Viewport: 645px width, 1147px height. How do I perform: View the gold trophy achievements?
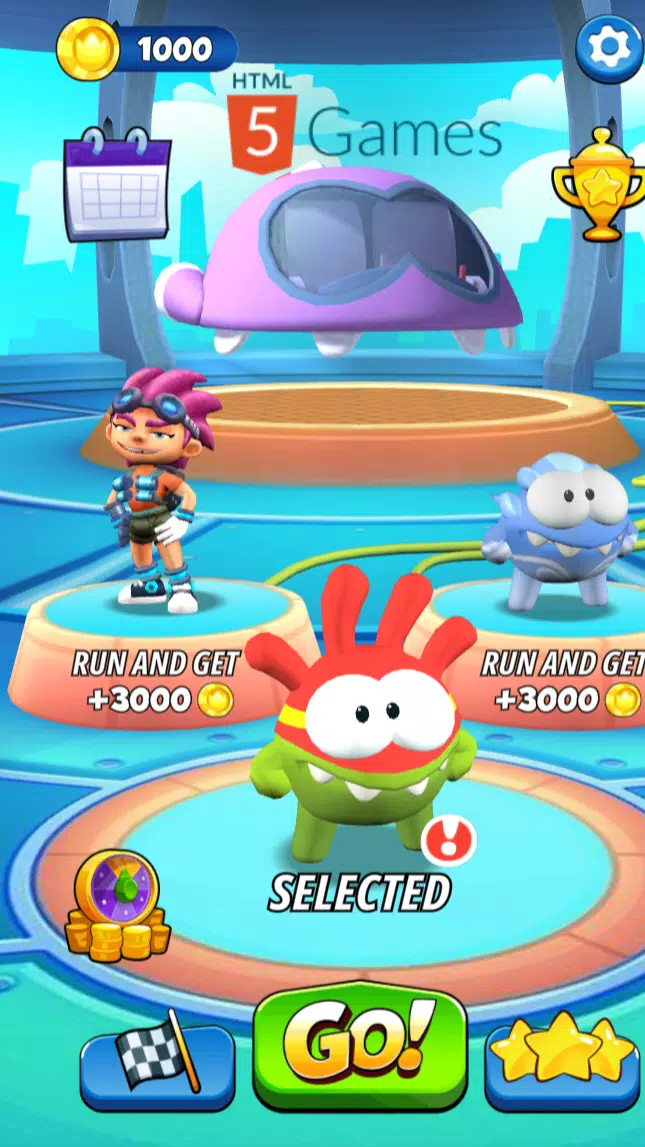[597, 186]
